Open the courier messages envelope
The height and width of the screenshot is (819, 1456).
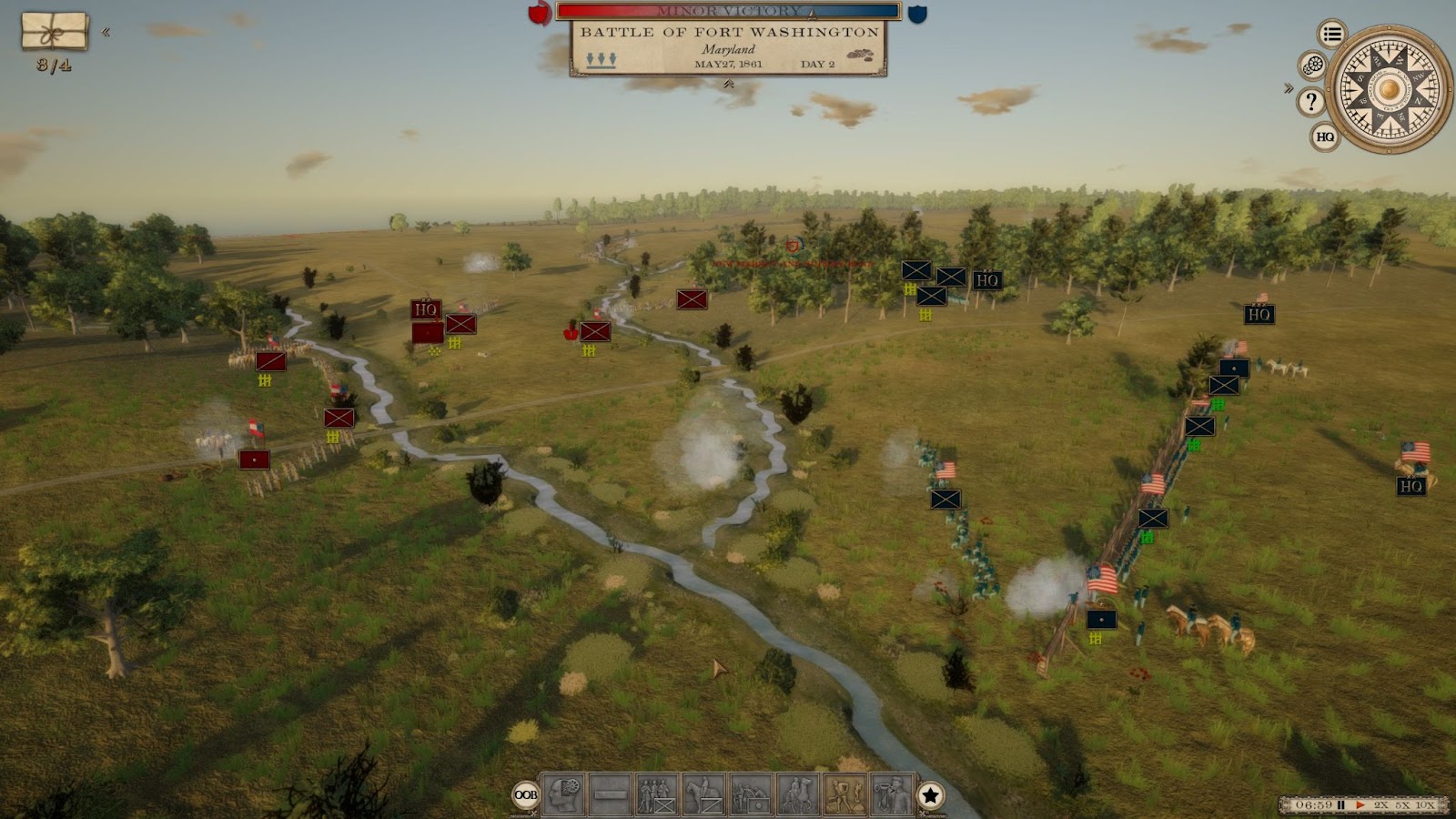55,32
